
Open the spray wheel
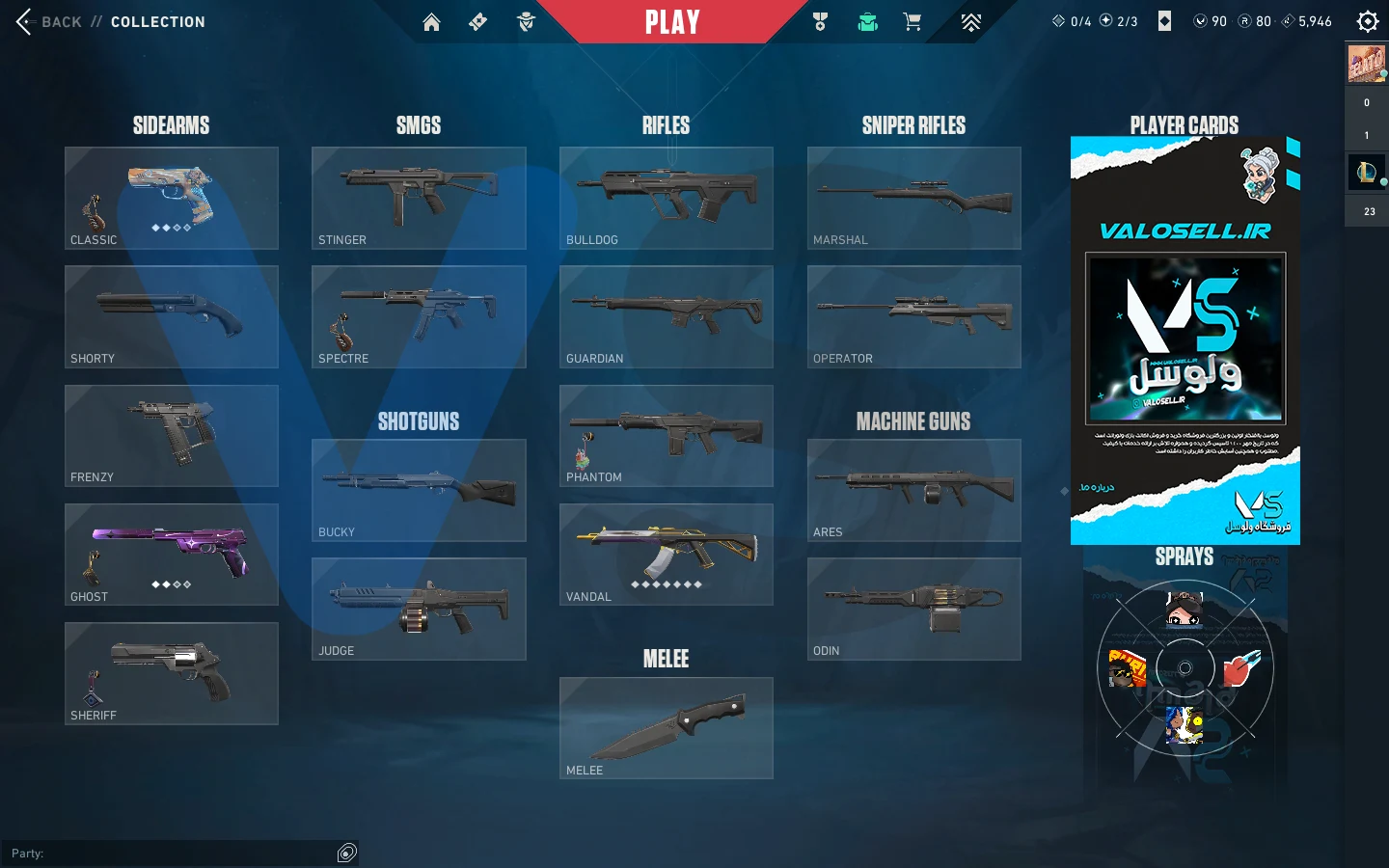point(1185,667)
